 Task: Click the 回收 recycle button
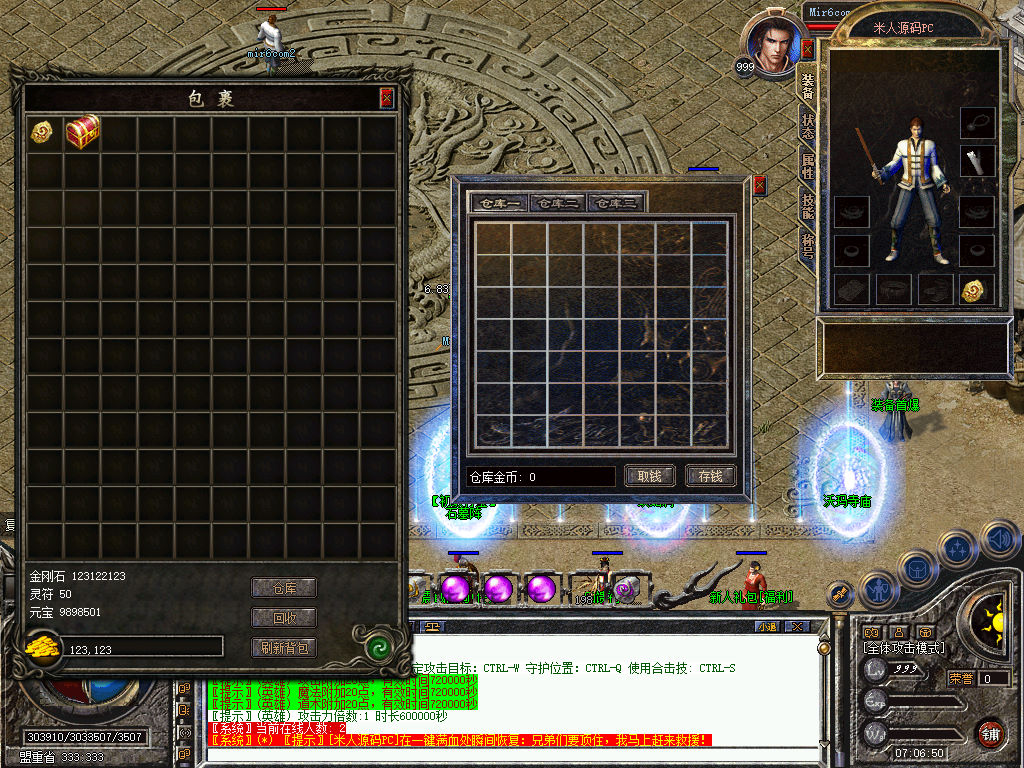283,618
